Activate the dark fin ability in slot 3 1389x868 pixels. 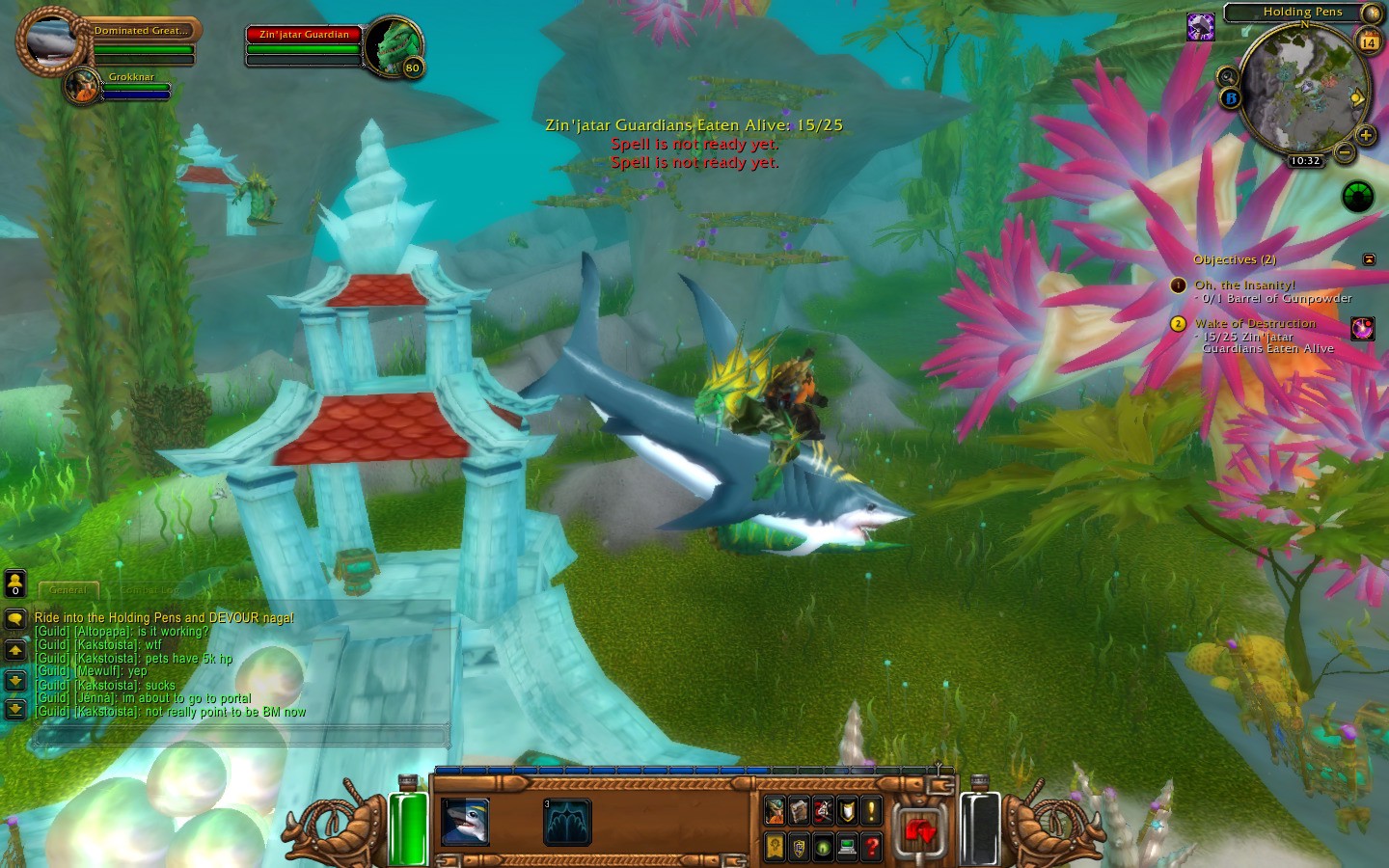(567, 823)
